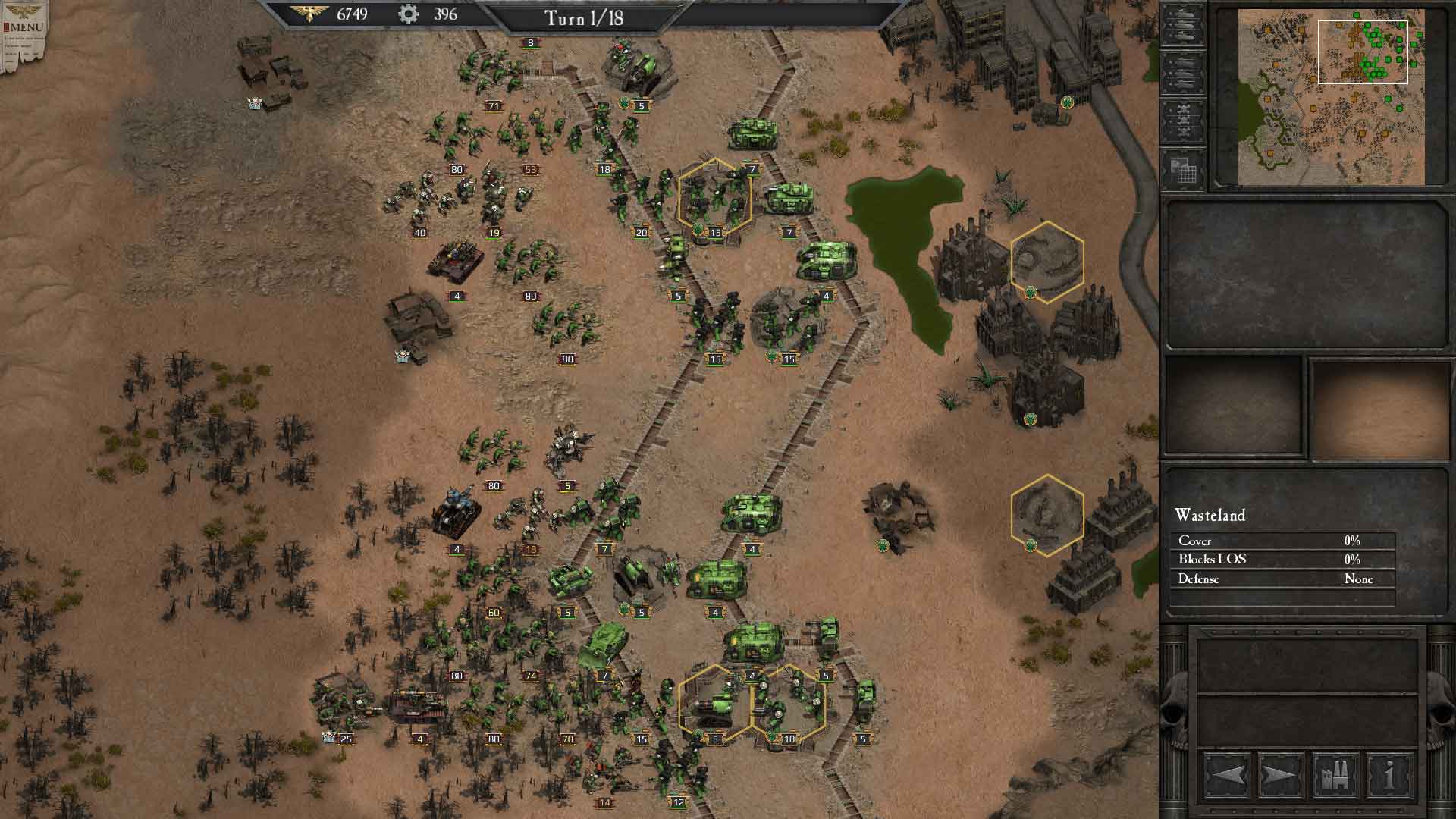Open the unit purchase screen via the factory icon

point(1335,774)
